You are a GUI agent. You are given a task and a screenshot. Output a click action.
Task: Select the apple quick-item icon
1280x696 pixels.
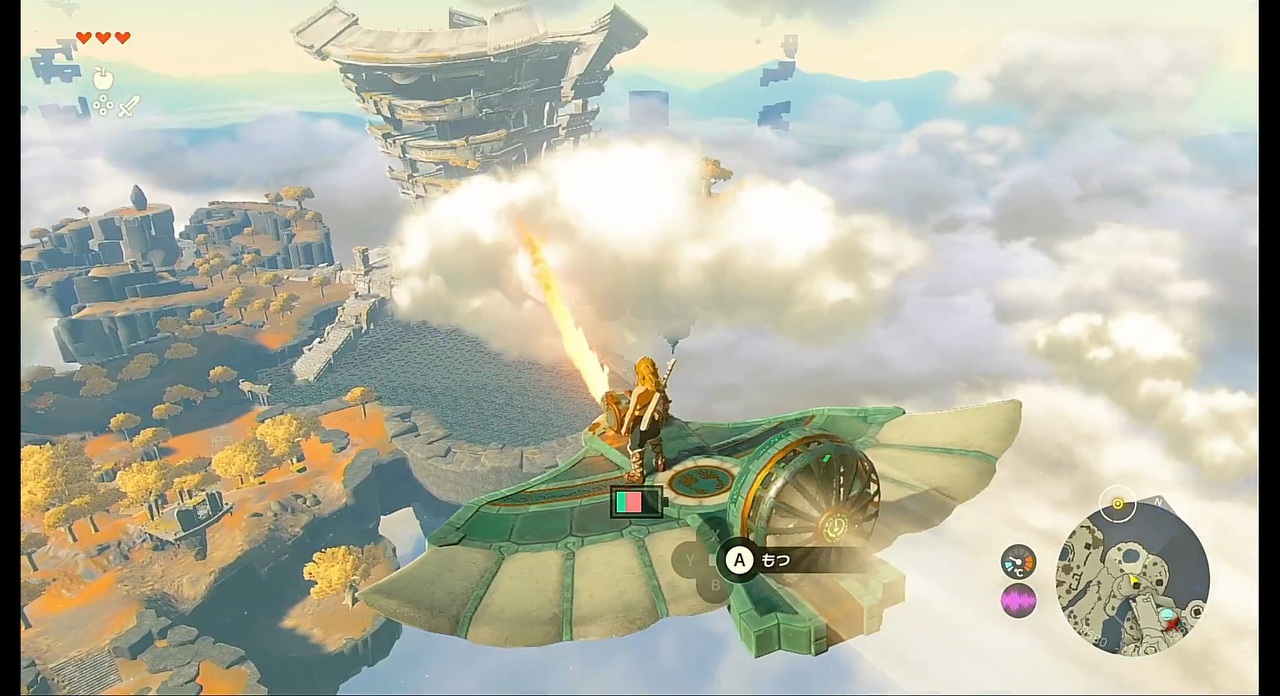click(x=100, y=77)
